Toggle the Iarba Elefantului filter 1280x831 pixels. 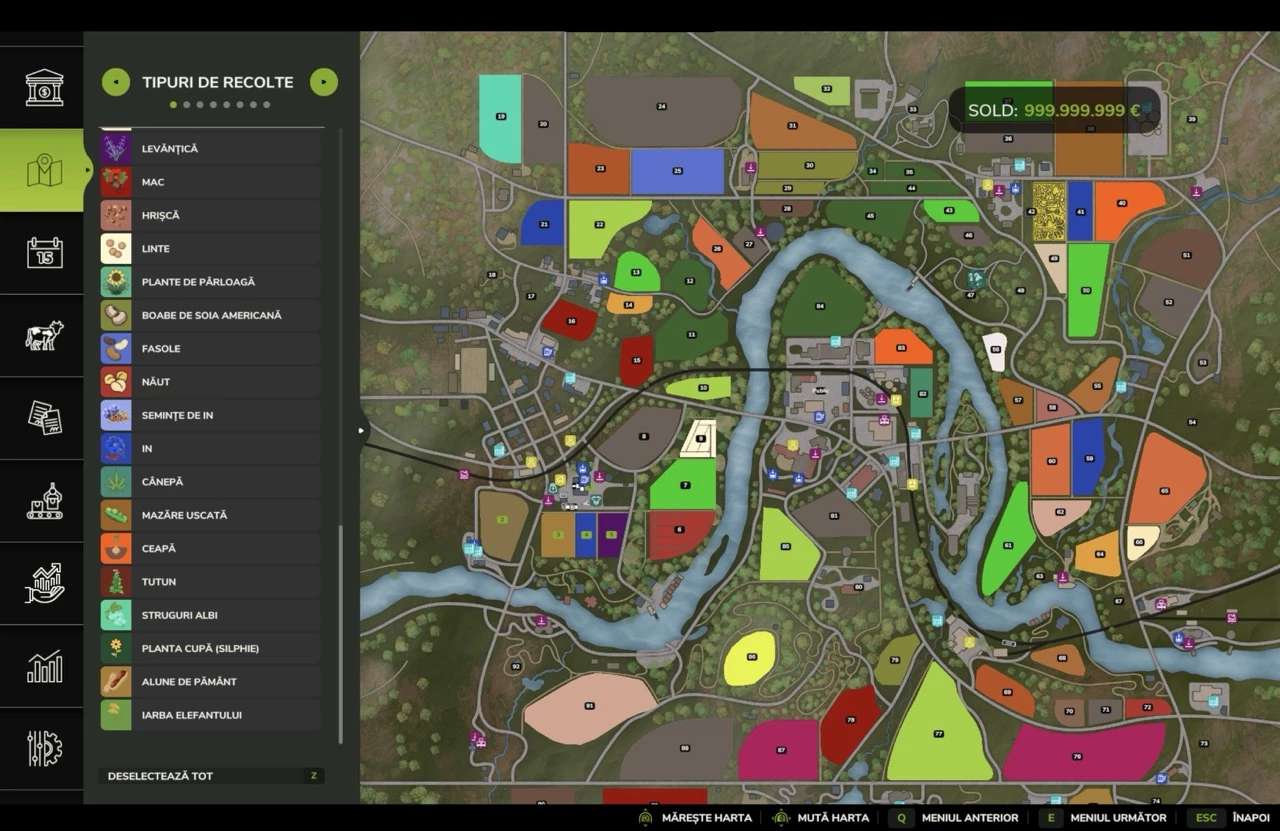[x=211, y=715]
